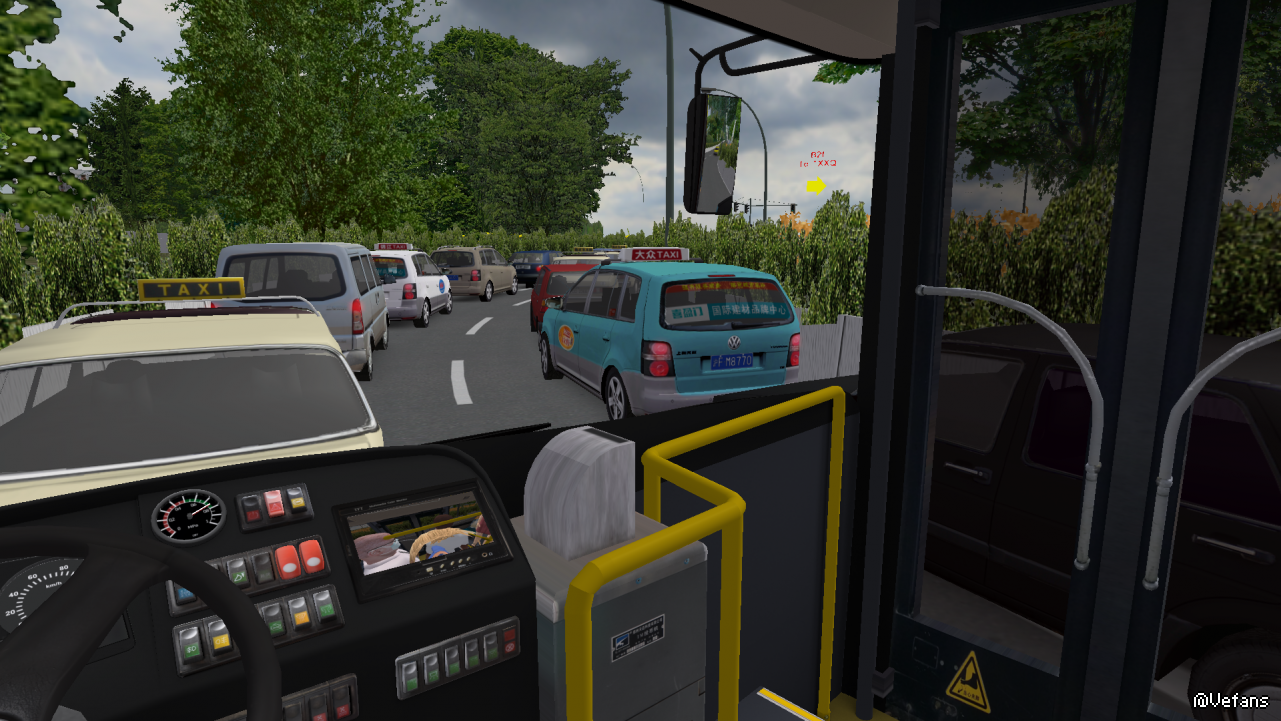Toggle the hazard warning triangle switch

point(274,504)
